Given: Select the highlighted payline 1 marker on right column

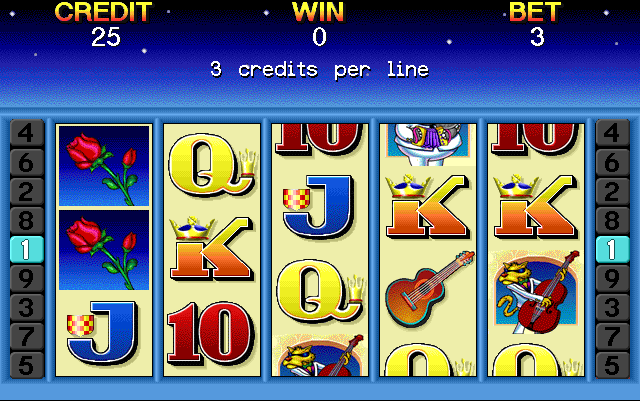Looking at the screenshot, I should coord(612,249).
